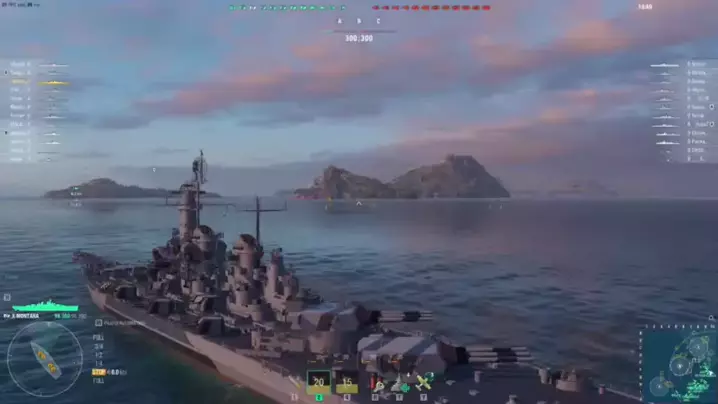Image resolution: width=718 pixels, height=404 pixels.
Task: Click the STOP setting on the engine telegraph
Action: tap(99, 372)
